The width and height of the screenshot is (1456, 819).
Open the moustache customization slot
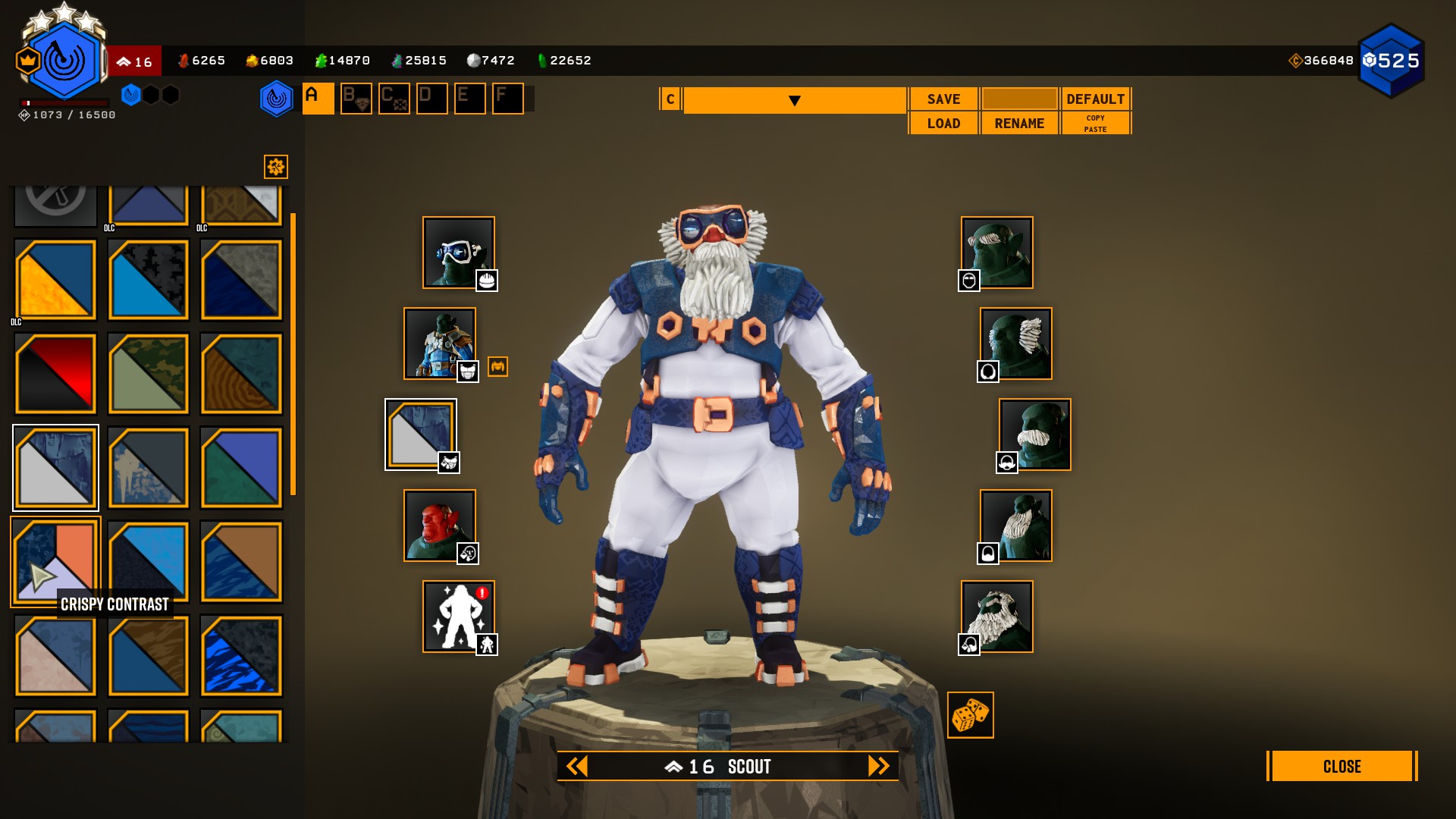coord(1034,435)
